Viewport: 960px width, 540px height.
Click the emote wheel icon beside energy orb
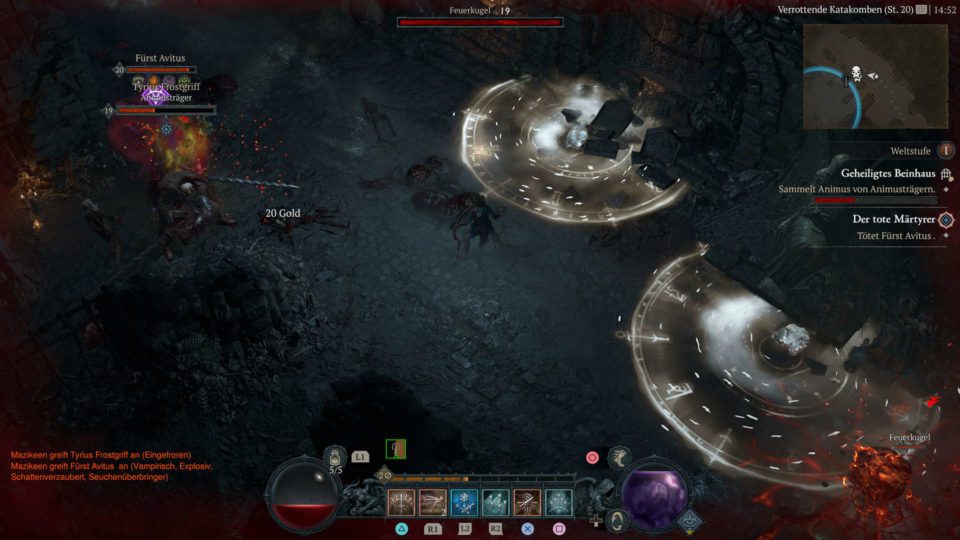pos(617,519)
